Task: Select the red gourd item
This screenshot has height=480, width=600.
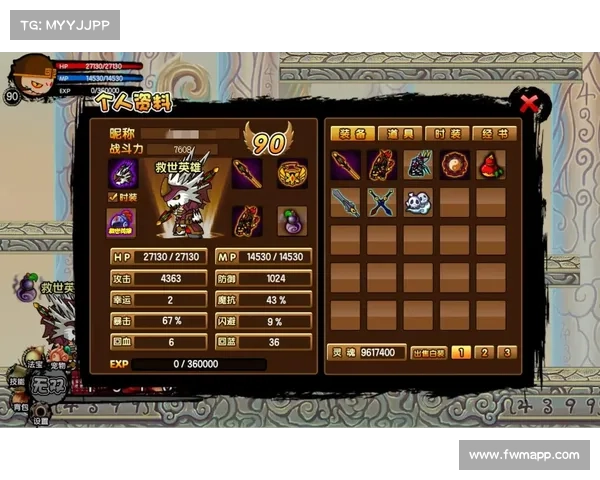Action: click(x=491, y=165)
